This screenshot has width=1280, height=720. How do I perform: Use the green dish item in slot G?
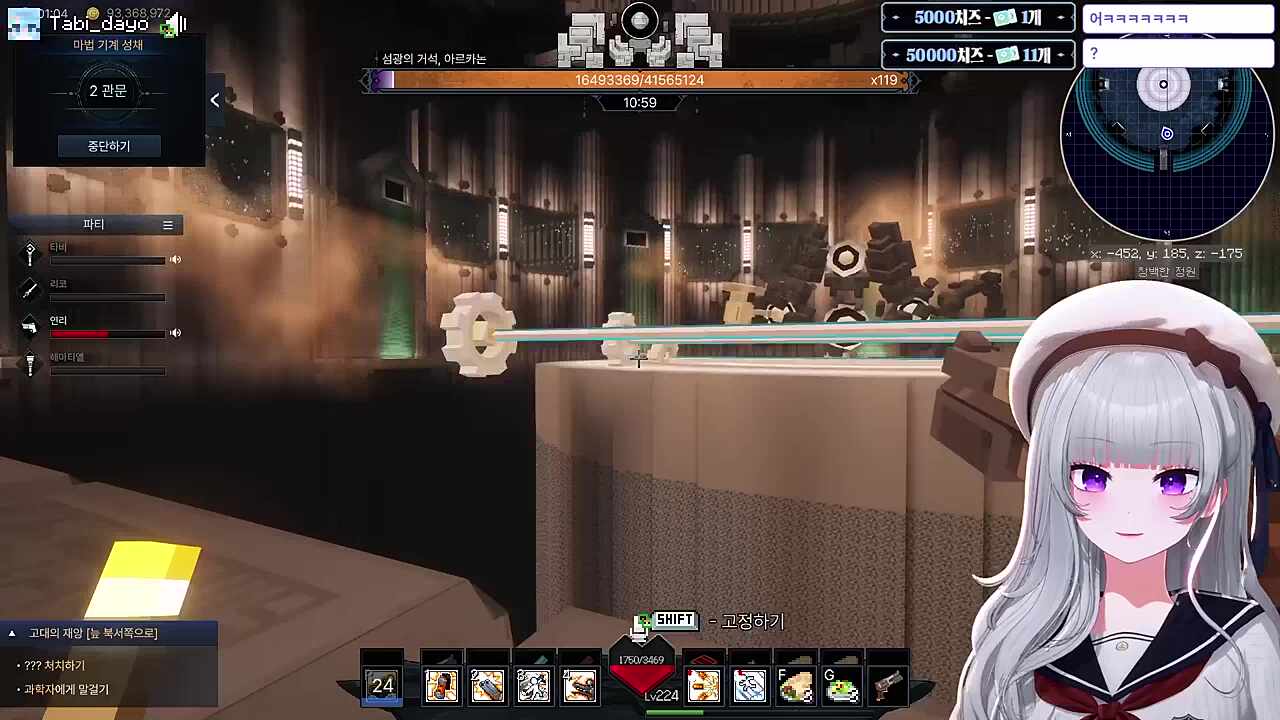pos(842,686)
